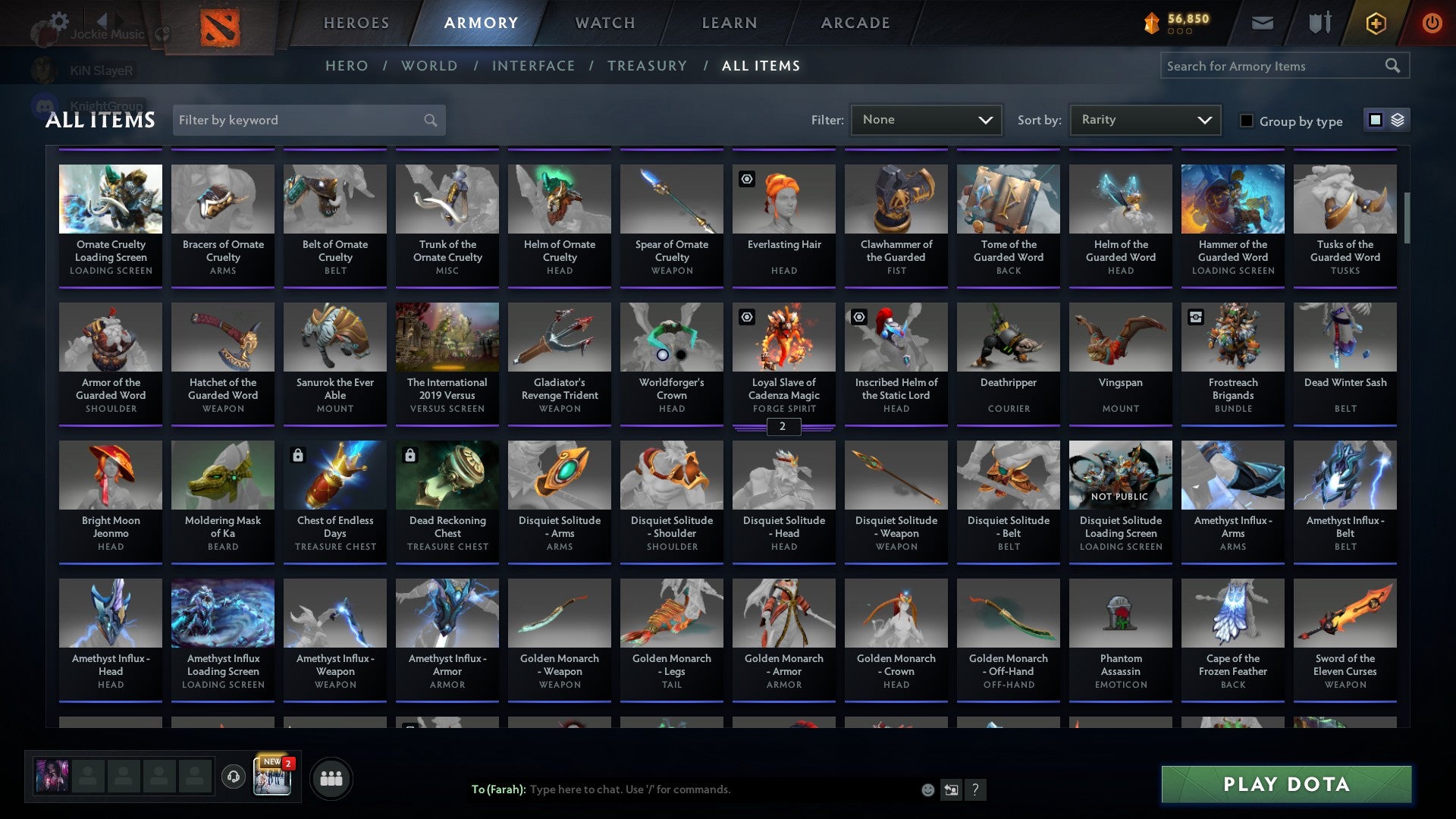Switch to the WATCH tab
The image size is (1456, 819).
point(604,23)
